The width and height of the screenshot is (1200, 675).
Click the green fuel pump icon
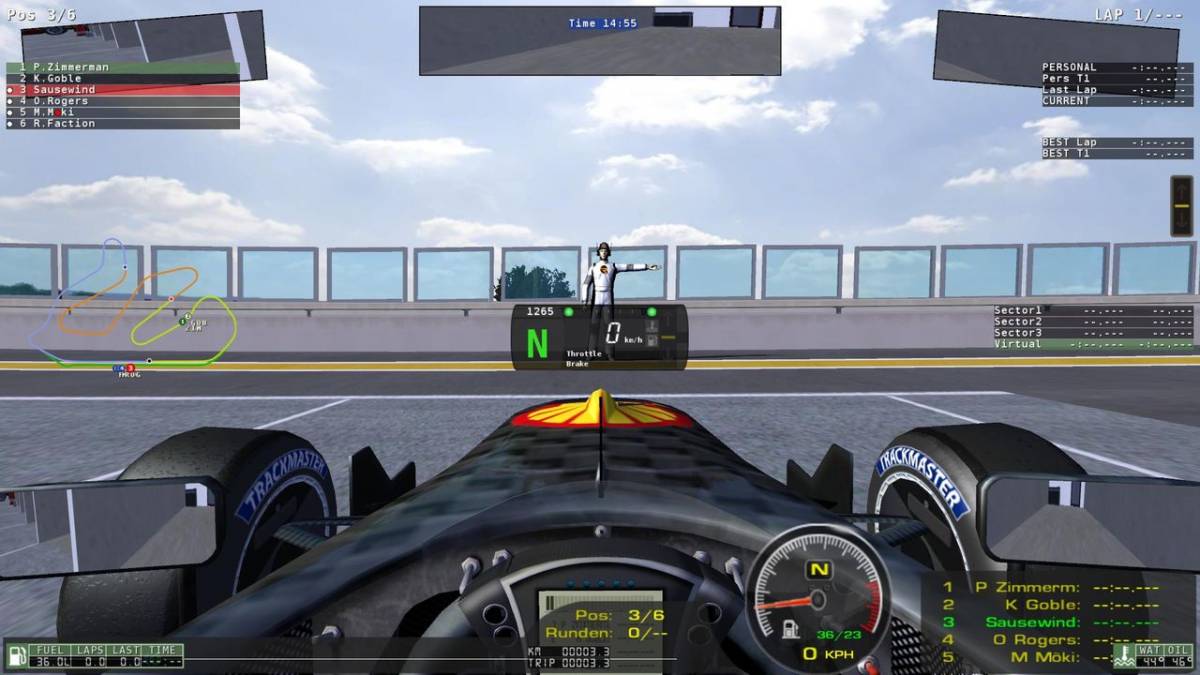pos(17,656)
